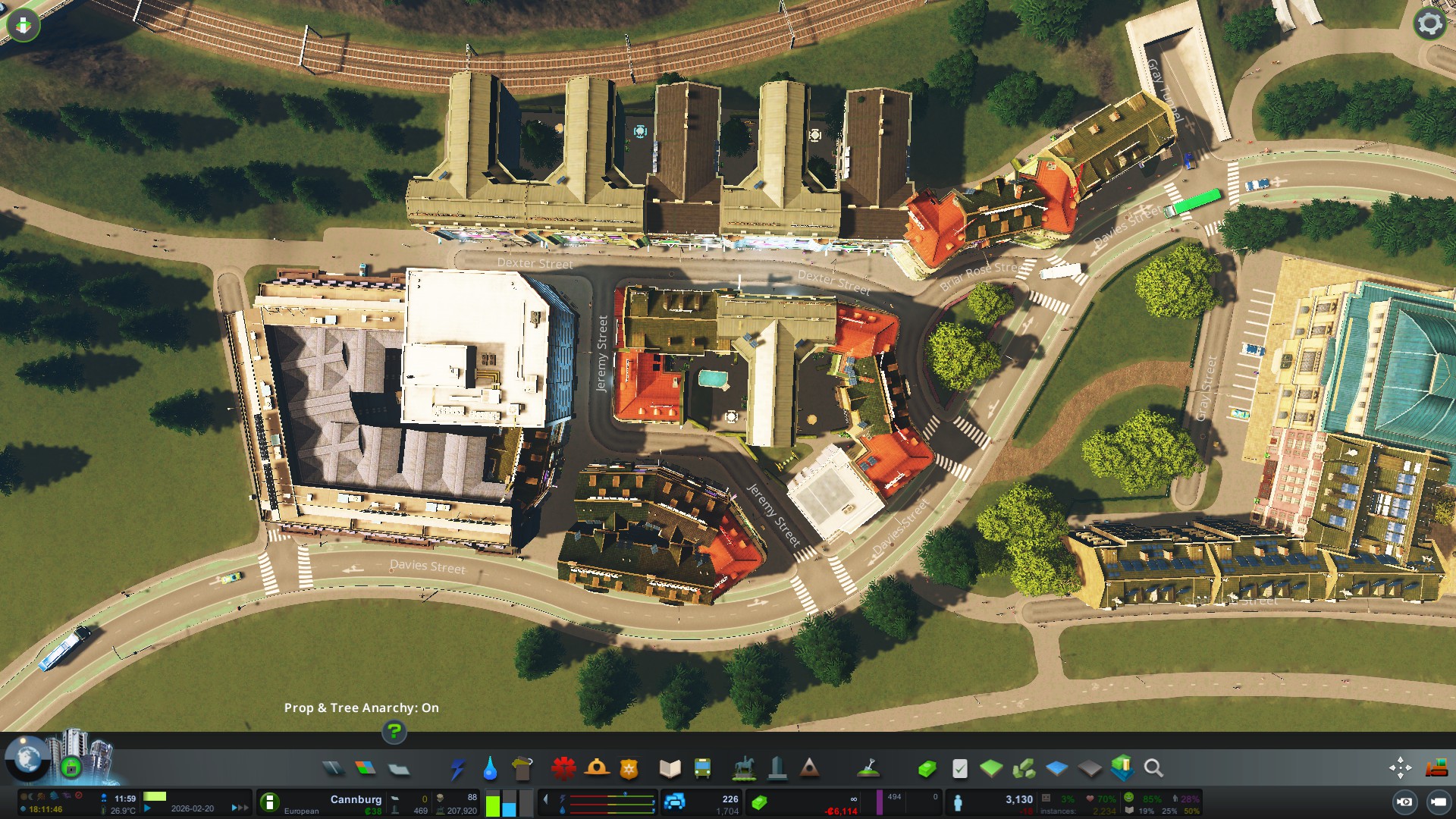Screen dimensions: 1456x819
Task: Open the Fire Department helmet menu
Action: tap(597, 769)
